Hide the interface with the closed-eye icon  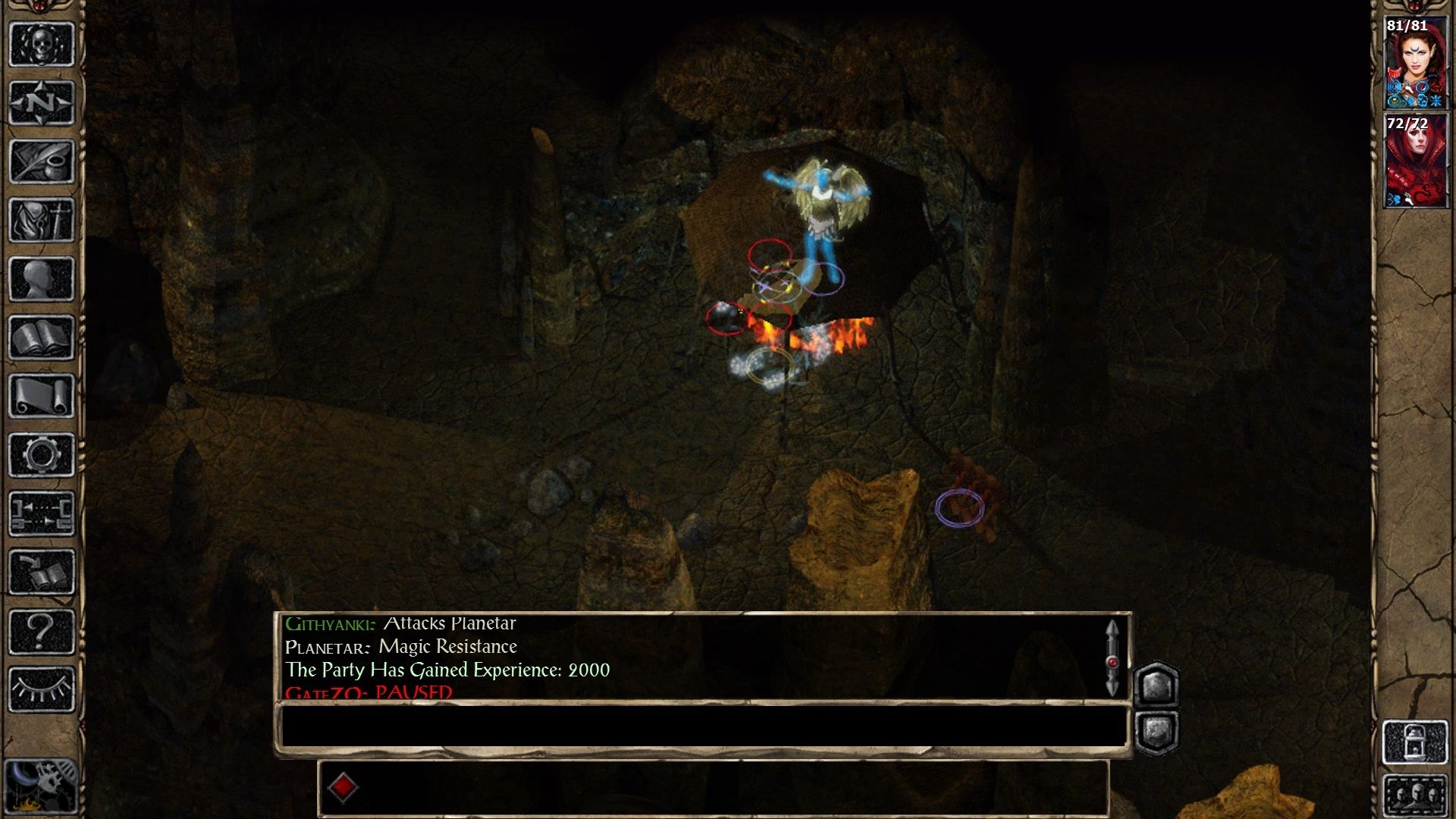(x=41, y=689)
